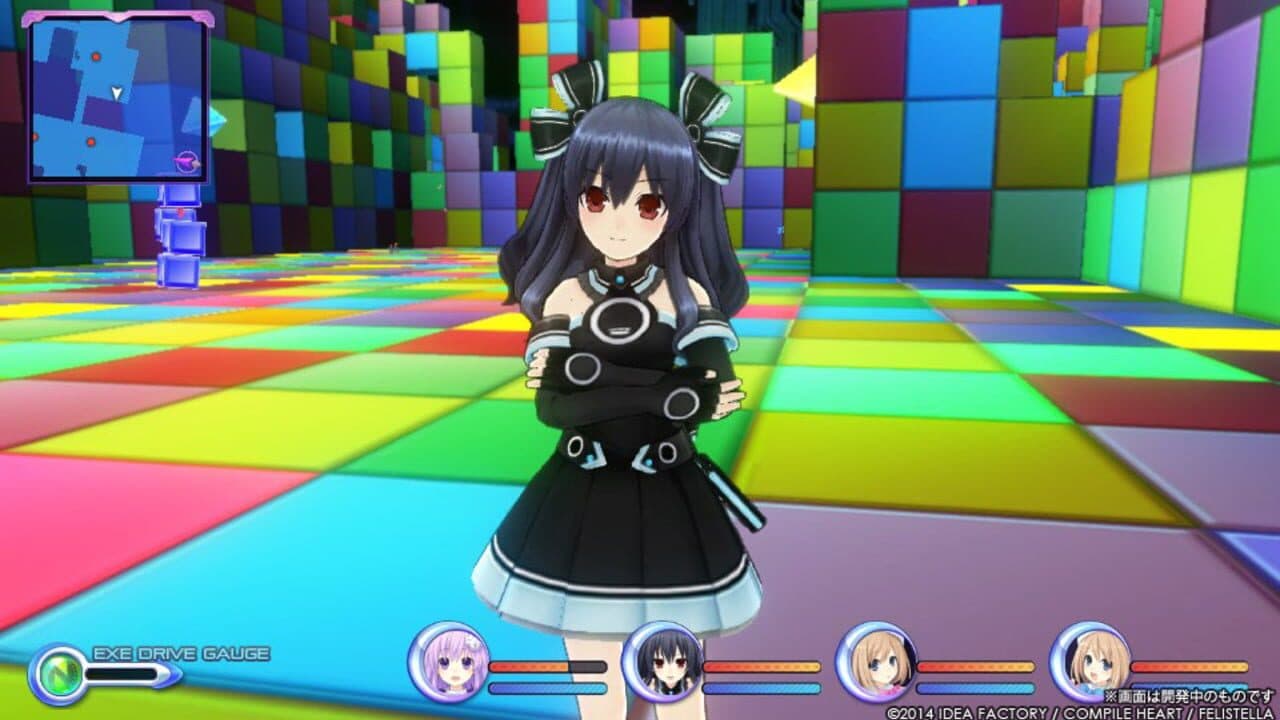The height and width of the screenshot is (720, 1280).
Task: Click the white player arrow on the minimap
Action: pos(115,92)
